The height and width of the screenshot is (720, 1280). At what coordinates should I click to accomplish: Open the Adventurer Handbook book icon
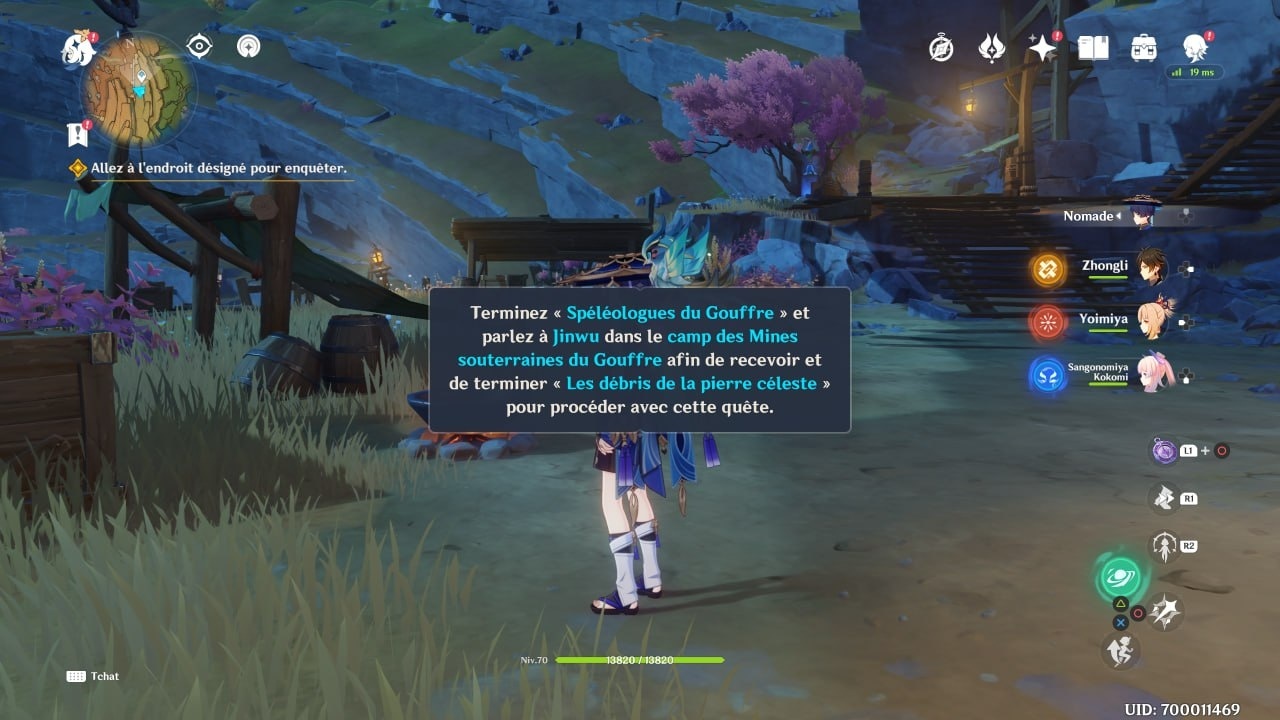point(1093,47)
